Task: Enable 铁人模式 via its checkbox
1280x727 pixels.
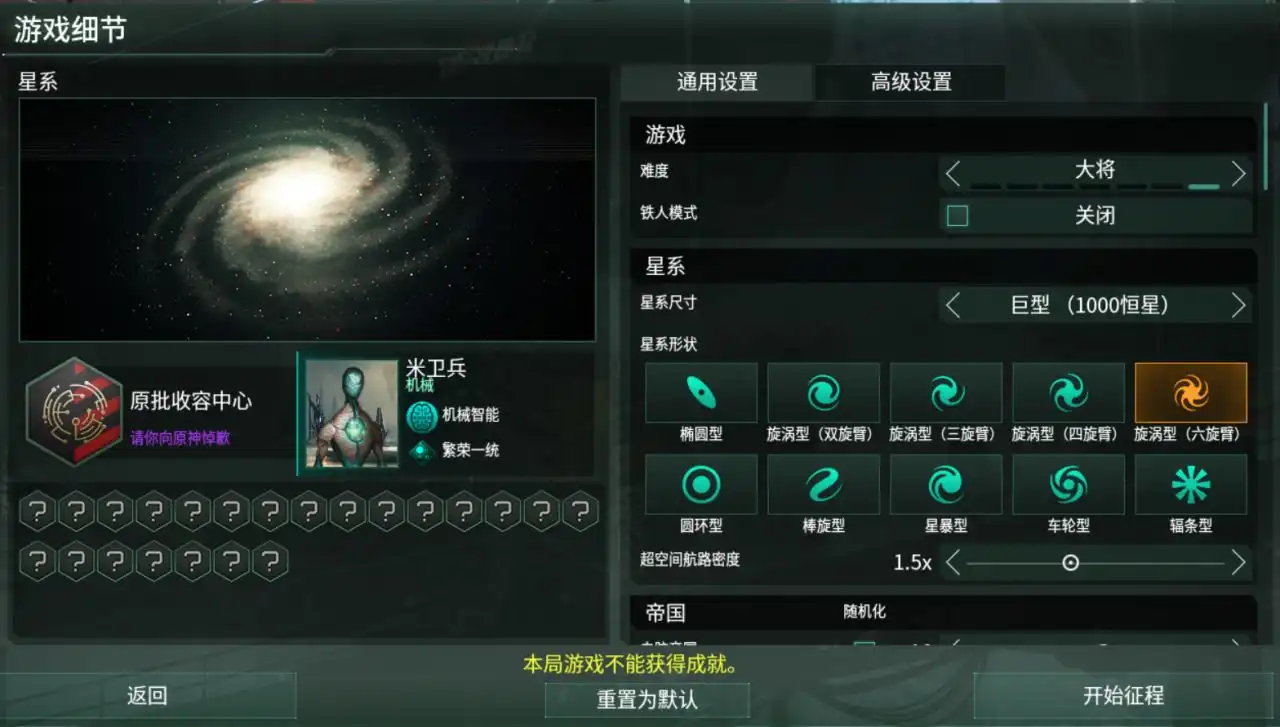Action: 956,215
